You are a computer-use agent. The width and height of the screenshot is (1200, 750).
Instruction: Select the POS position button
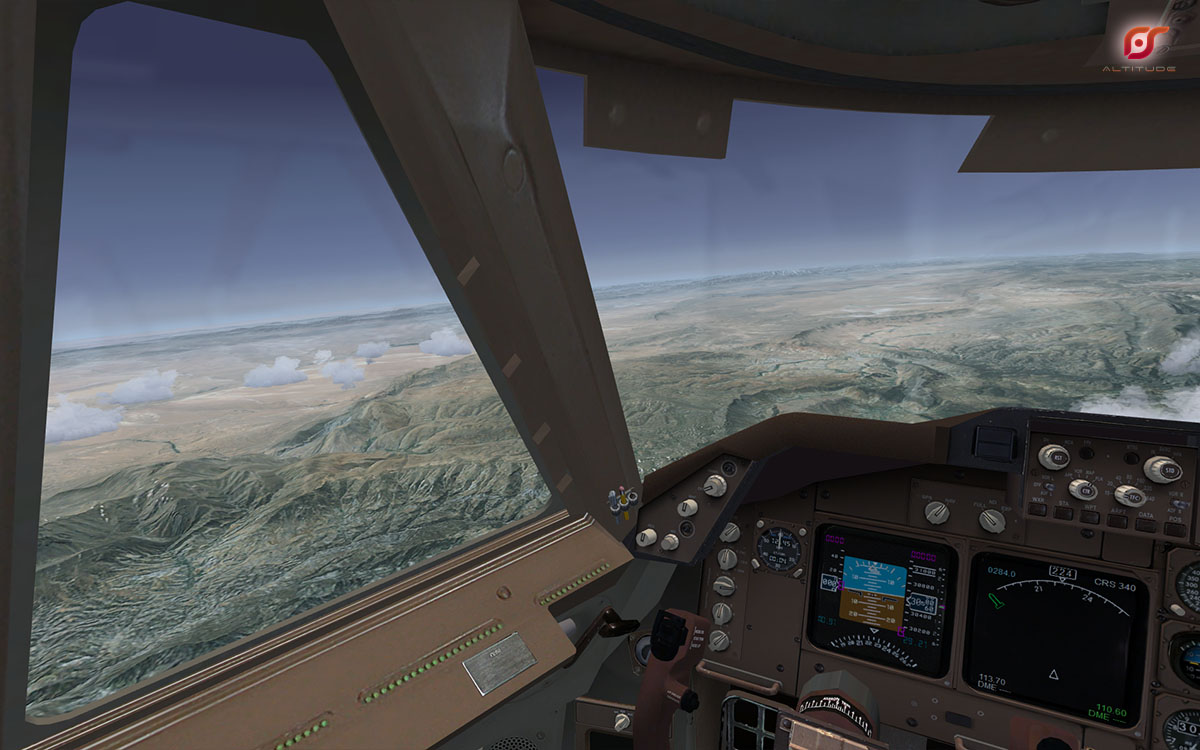tap(1173, 530)
